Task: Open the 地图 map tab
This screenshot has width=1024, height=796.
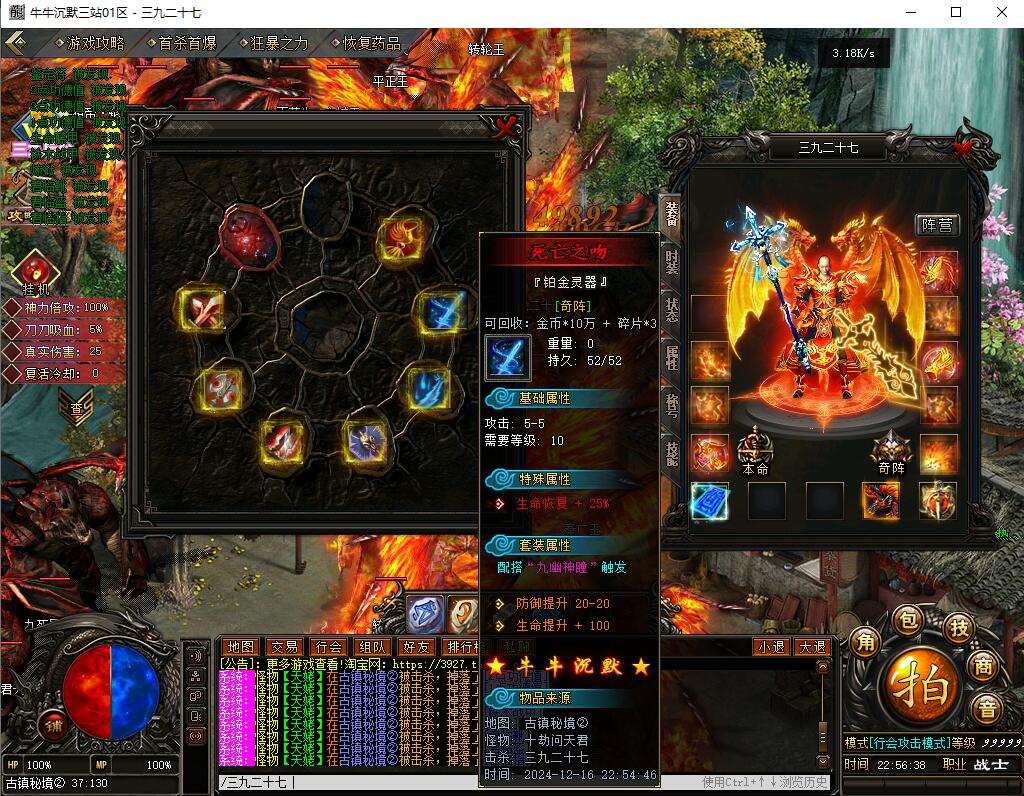Action: [x=240, y=647]
